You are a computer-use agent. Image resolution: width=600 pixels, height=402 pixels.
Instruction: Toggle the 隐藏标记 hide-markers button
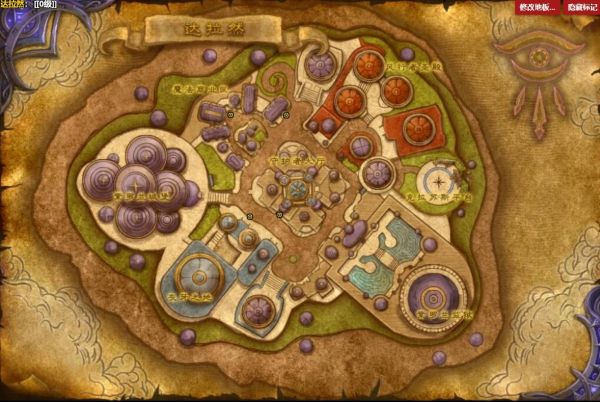click(x=579, y=7)
